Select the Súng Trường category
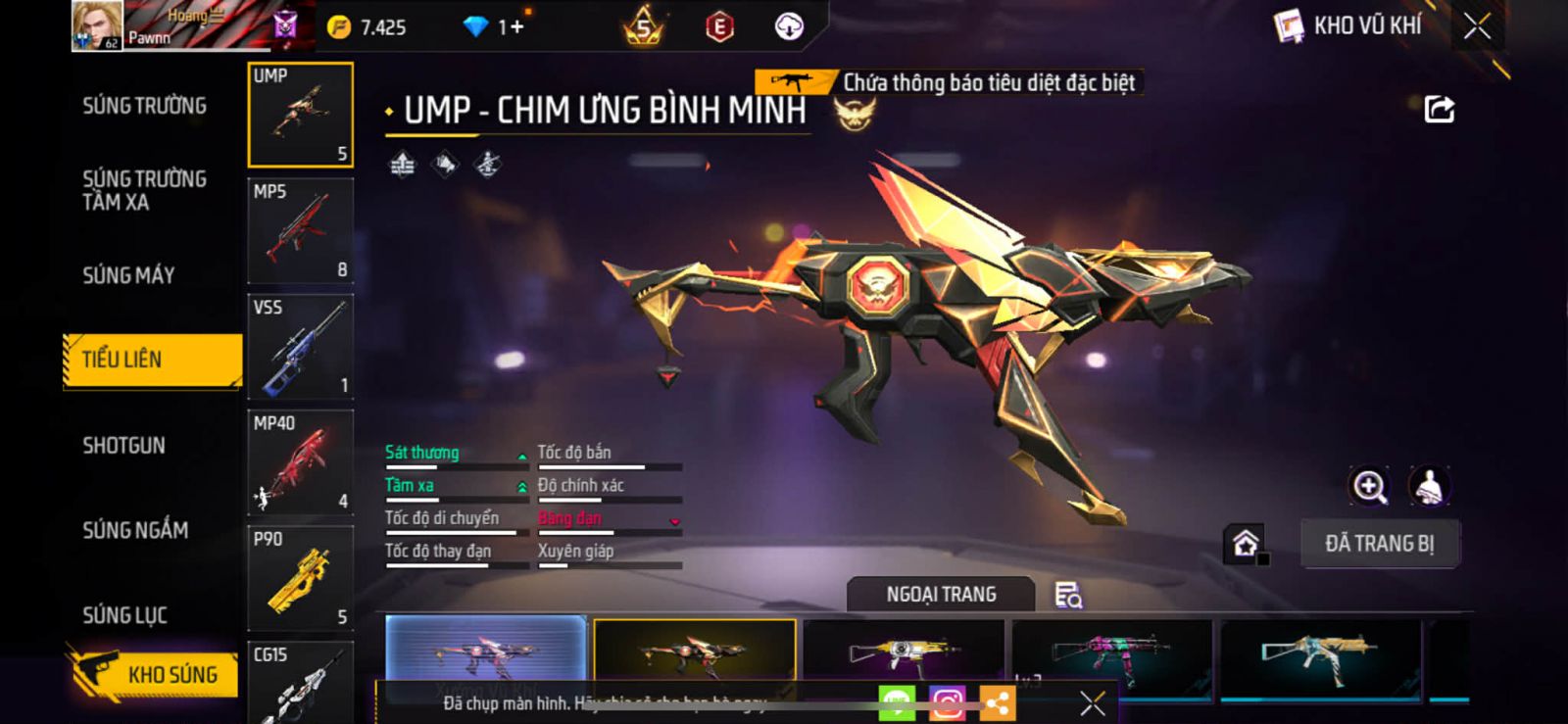This screenshot has height=724, width=1568. [x=144, y=106]
